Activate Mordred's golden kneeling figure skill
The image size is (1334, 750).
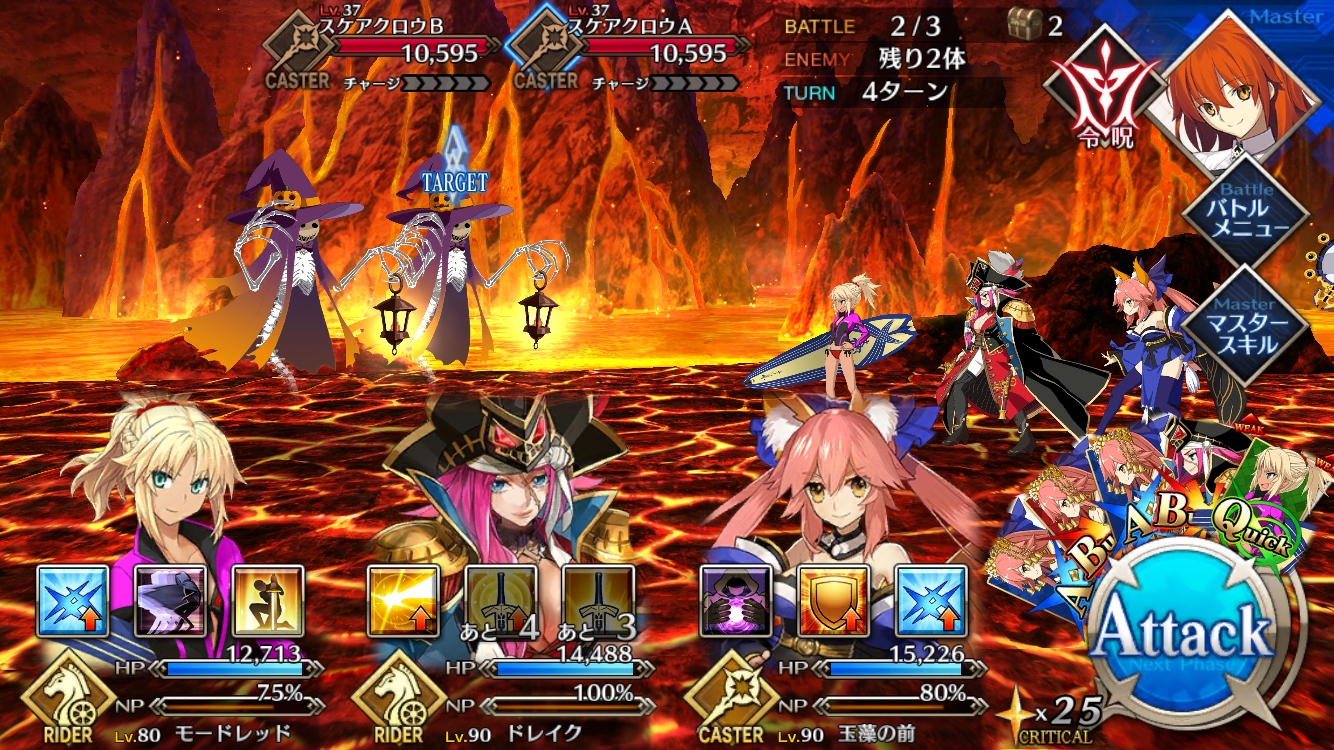click(x=269, y=601)
